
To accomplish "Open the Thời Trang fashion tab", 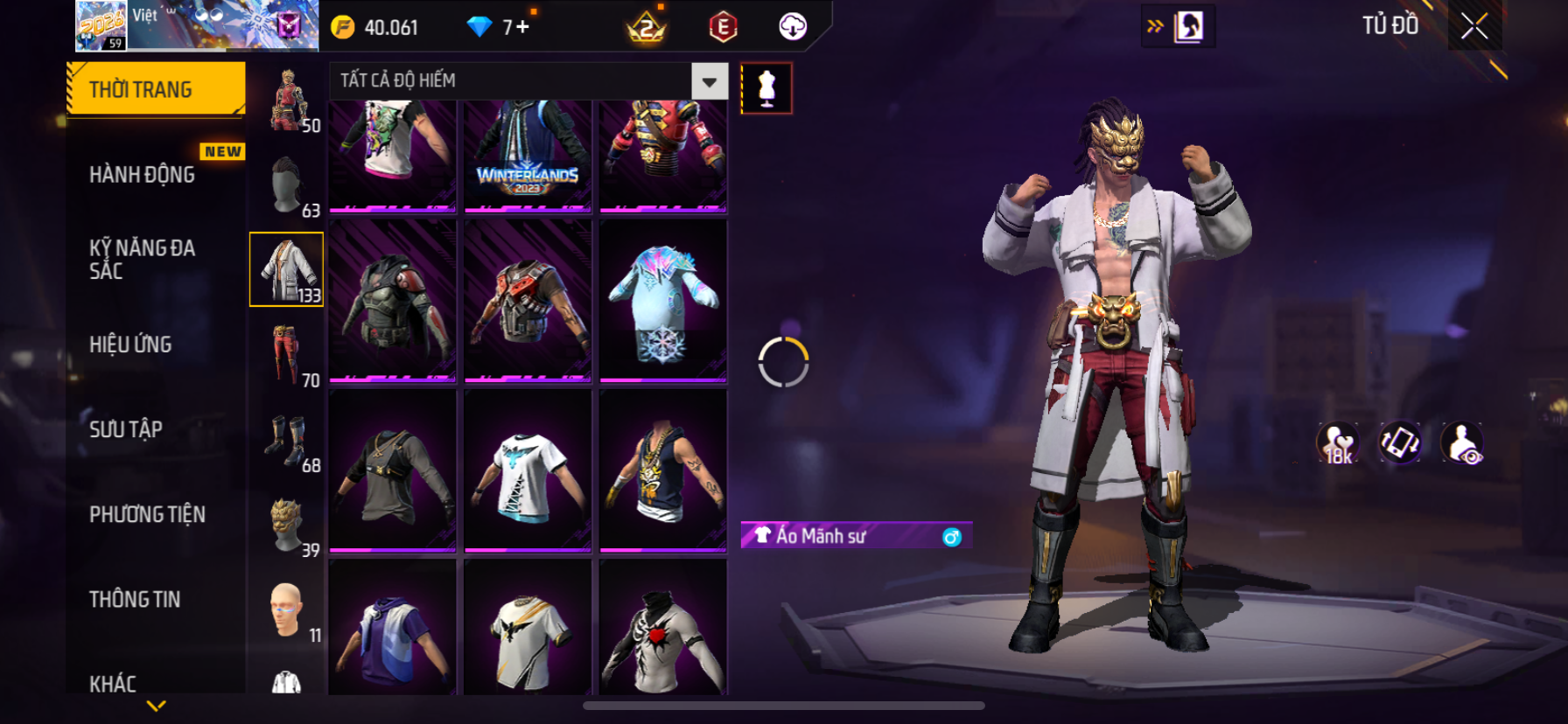I will tap(156, 89).
